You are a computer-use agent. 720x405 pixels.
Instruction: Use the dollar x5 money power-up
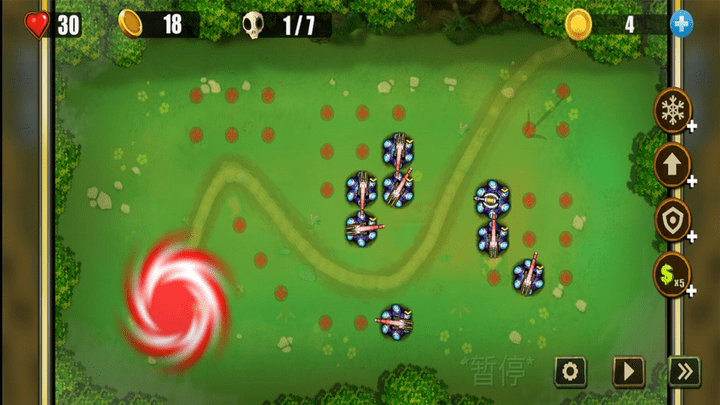pos(672,272)
